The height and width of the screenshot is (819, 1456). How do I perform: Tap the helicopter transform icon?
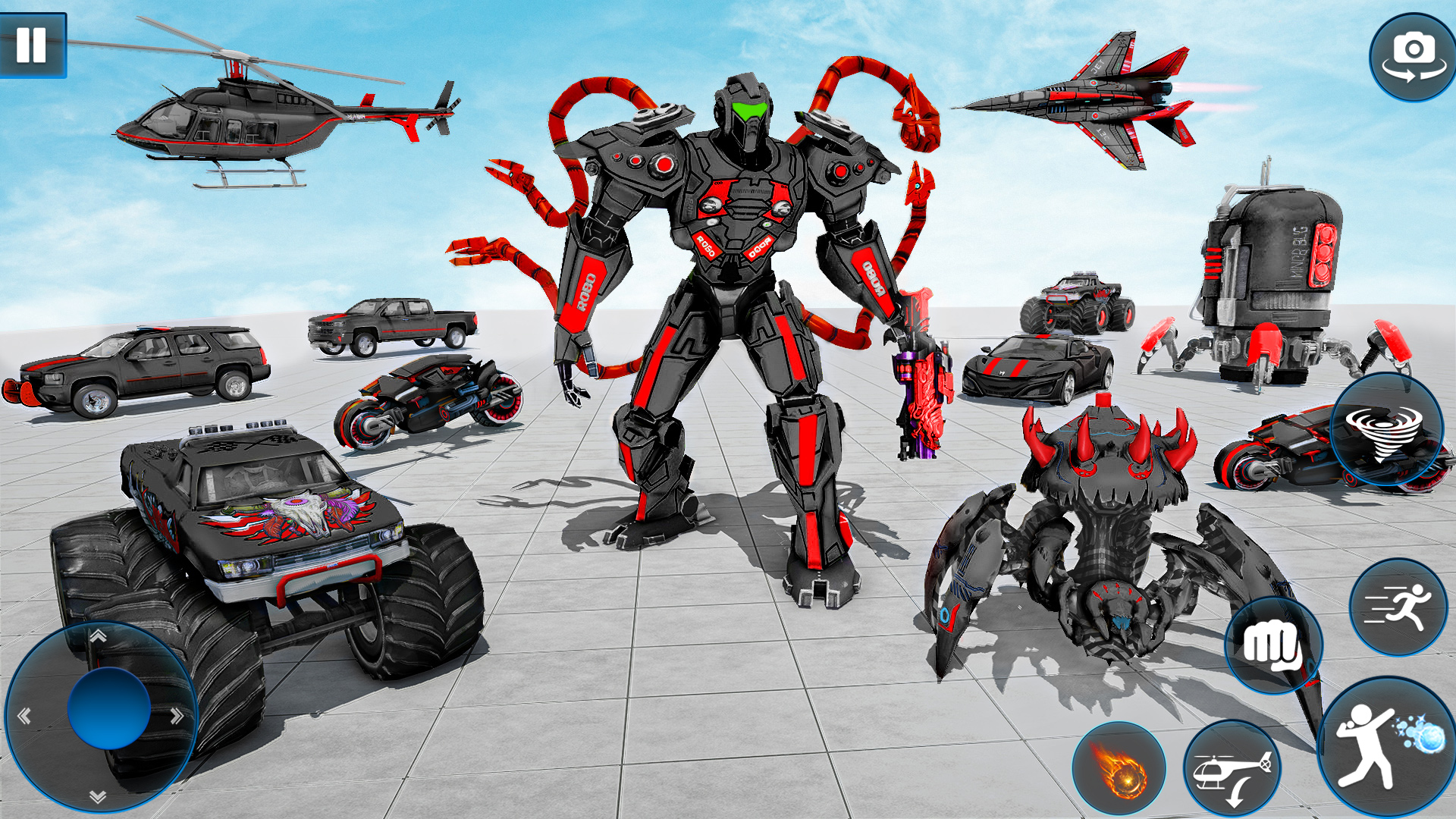click(x=1230, y=767)
